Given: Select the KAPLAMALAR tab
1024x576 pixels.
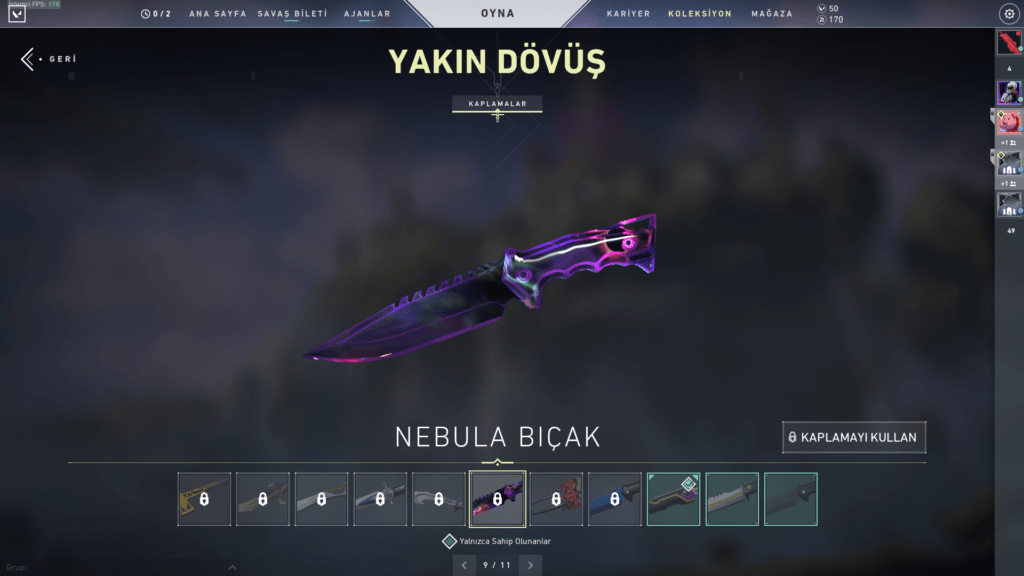Looking at the screenshot, I should [497, 103].
